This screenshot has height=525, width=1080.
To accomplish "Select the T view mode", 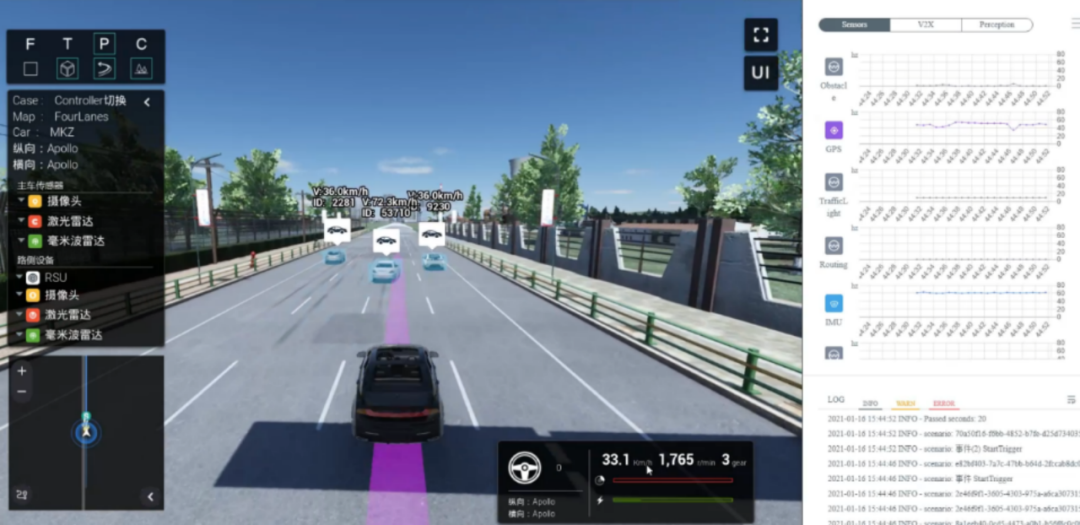I will tap(67, 44).
